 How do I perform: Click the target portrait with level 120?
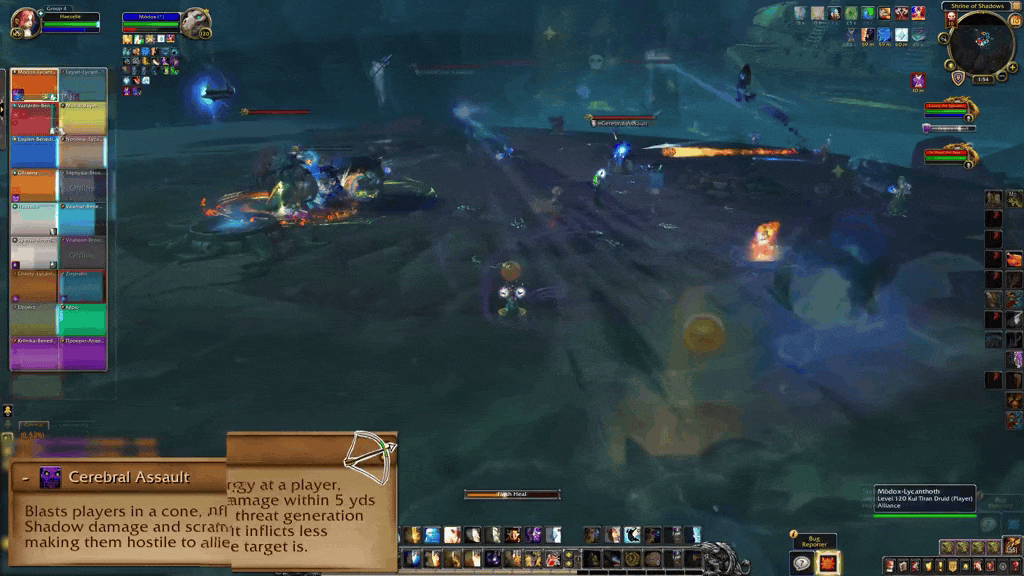click(196, 22)
